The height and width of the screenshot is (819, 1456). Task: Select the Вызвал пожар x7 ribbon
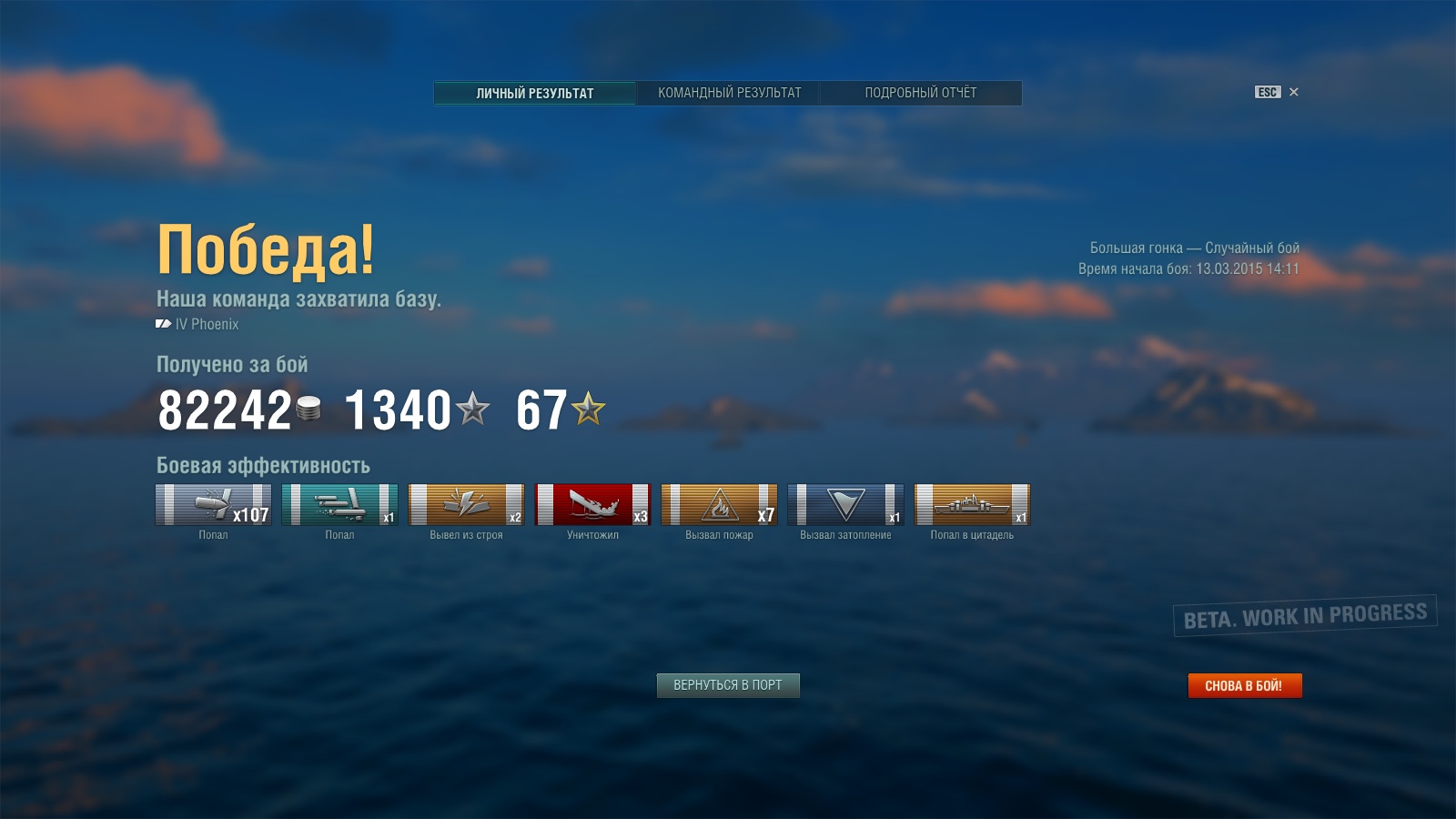719,505
